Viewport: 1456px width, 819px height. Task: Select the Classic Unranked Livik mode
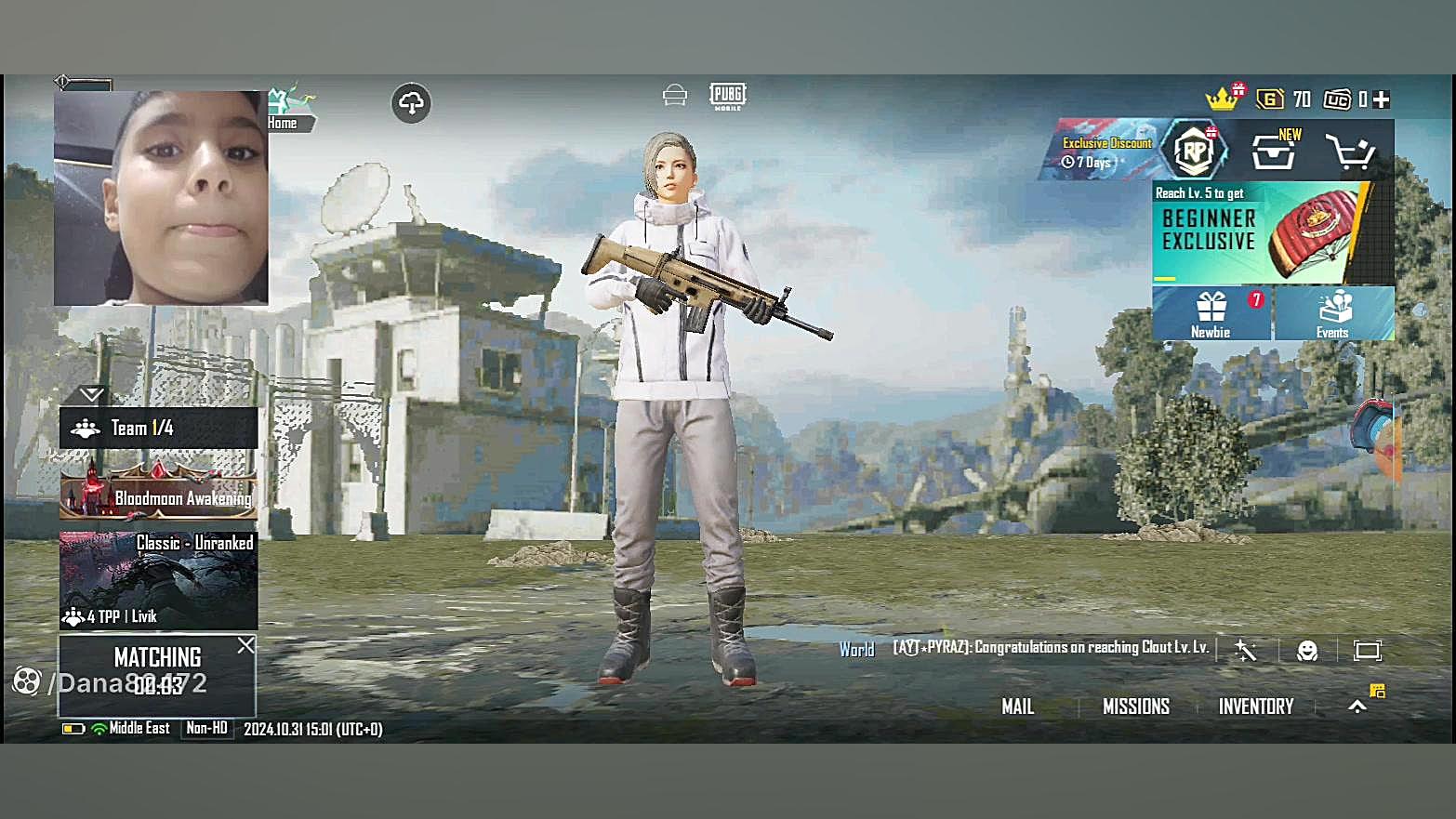pos(158,580)
